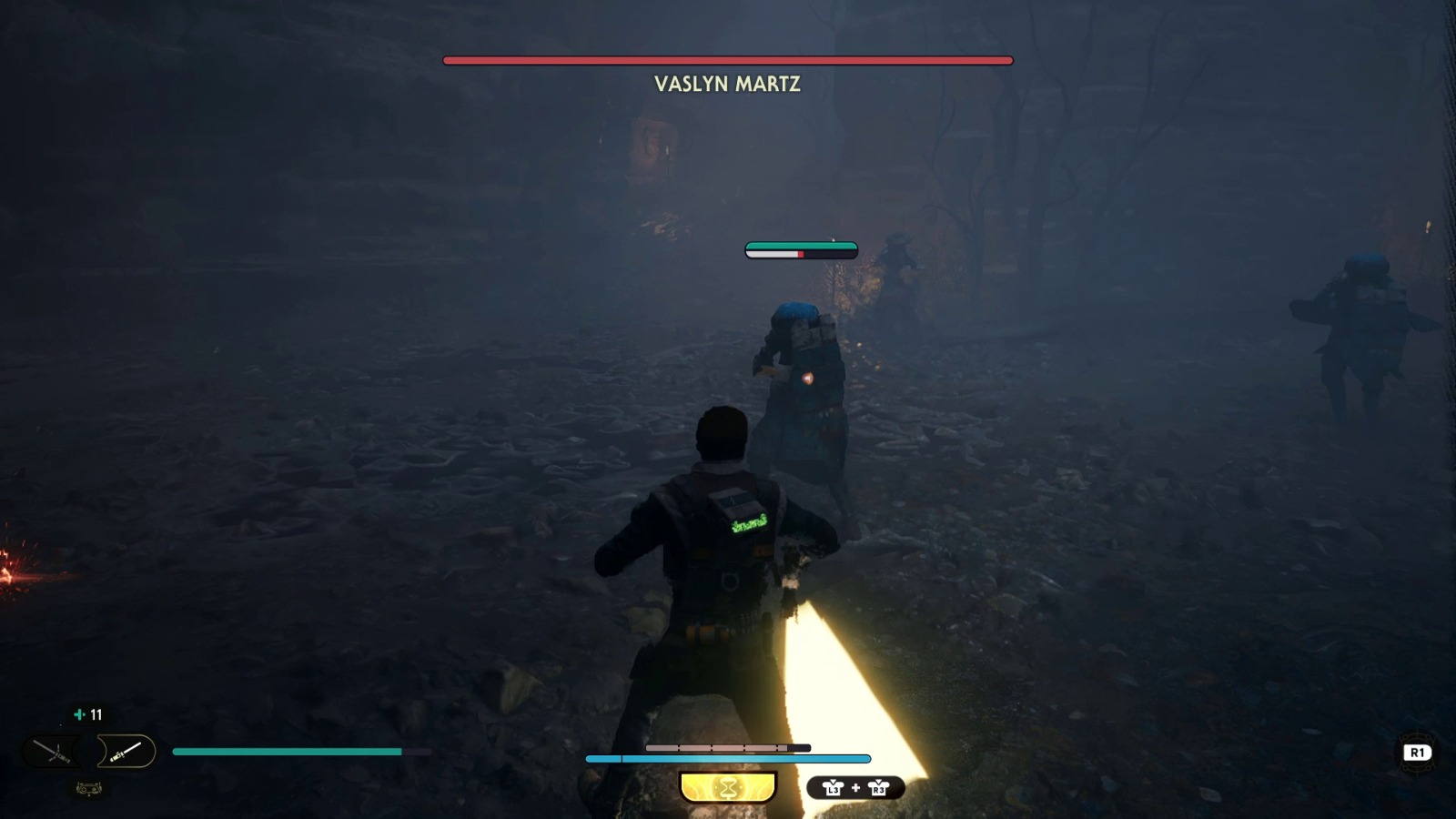The height and width of the screenshot is (819, 1456).
Task: Click the VASLYN MARTZ name label
Action: tap(727, 85)
